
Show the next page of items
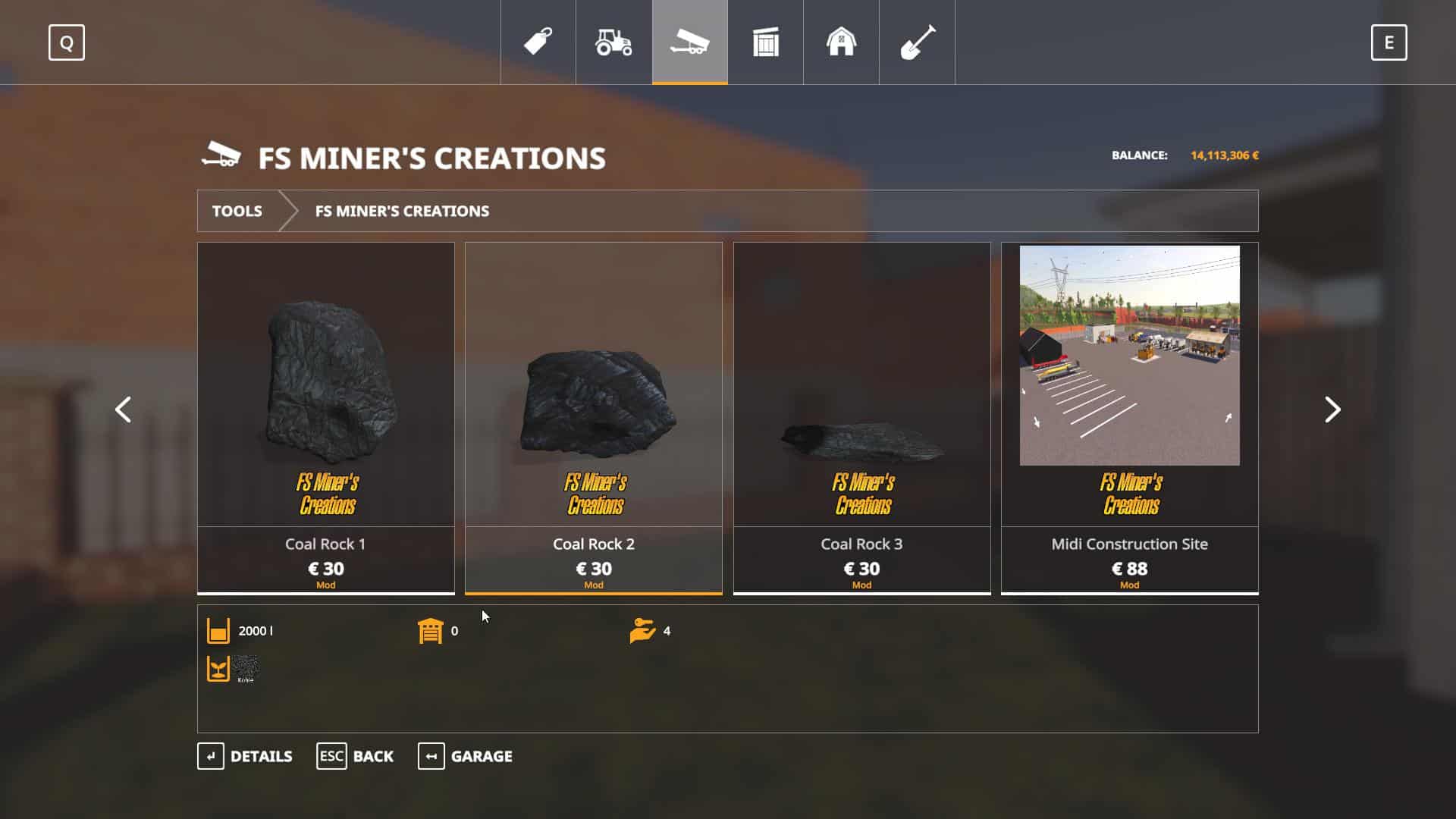[x=1332, y=409]
